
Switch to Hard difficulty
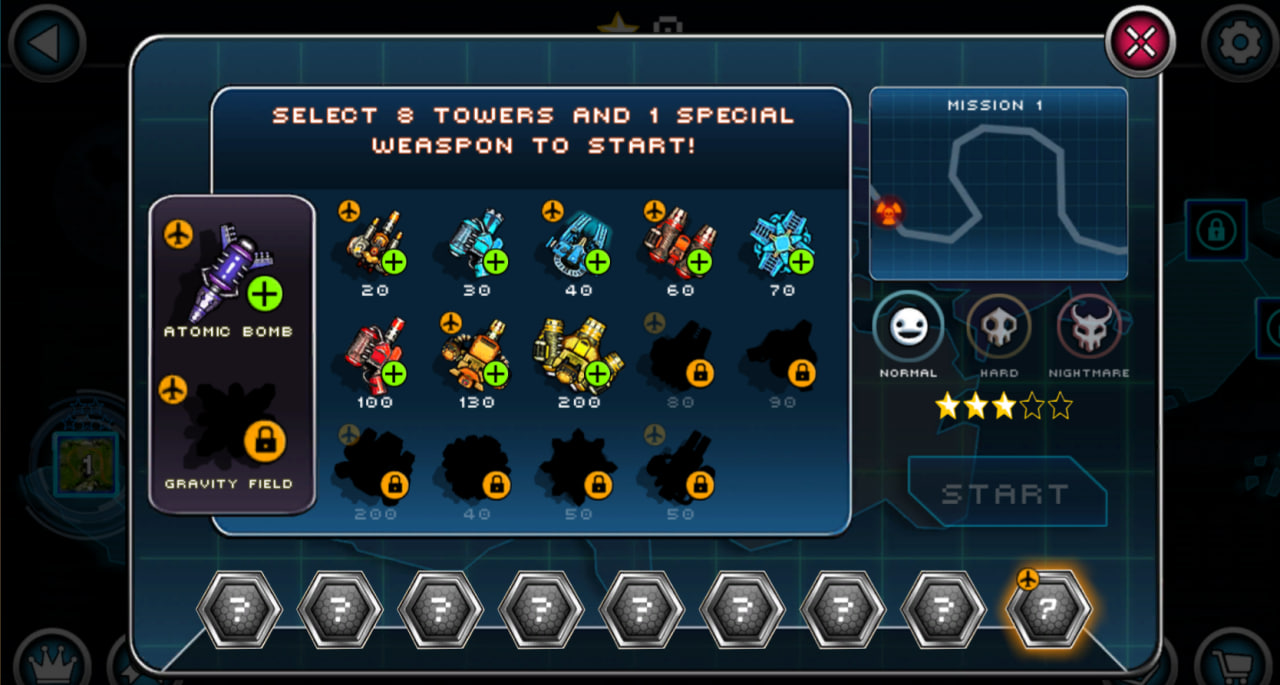999,330
